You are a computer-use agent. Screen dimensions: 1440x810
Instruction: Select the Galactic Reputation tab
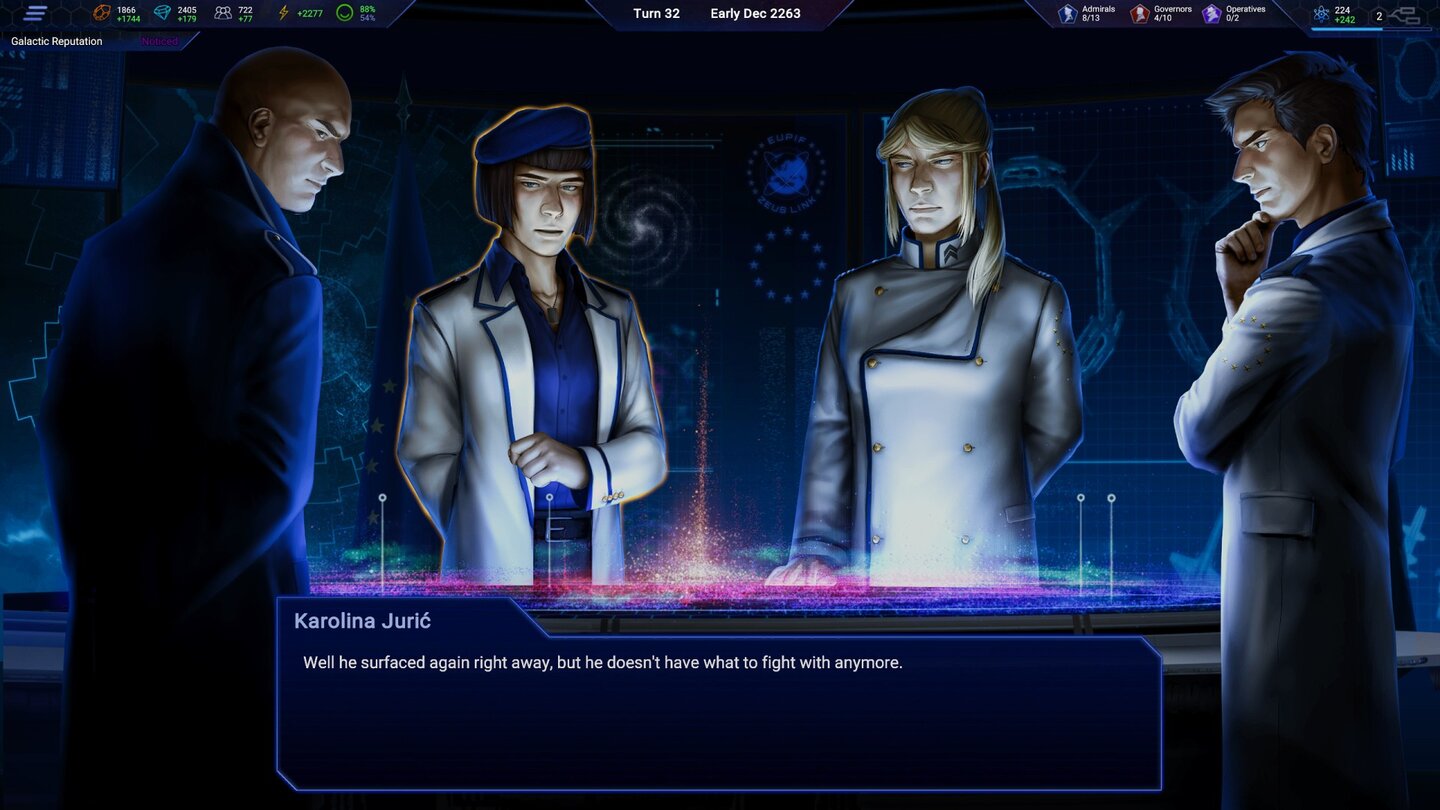tap(55, 41)
